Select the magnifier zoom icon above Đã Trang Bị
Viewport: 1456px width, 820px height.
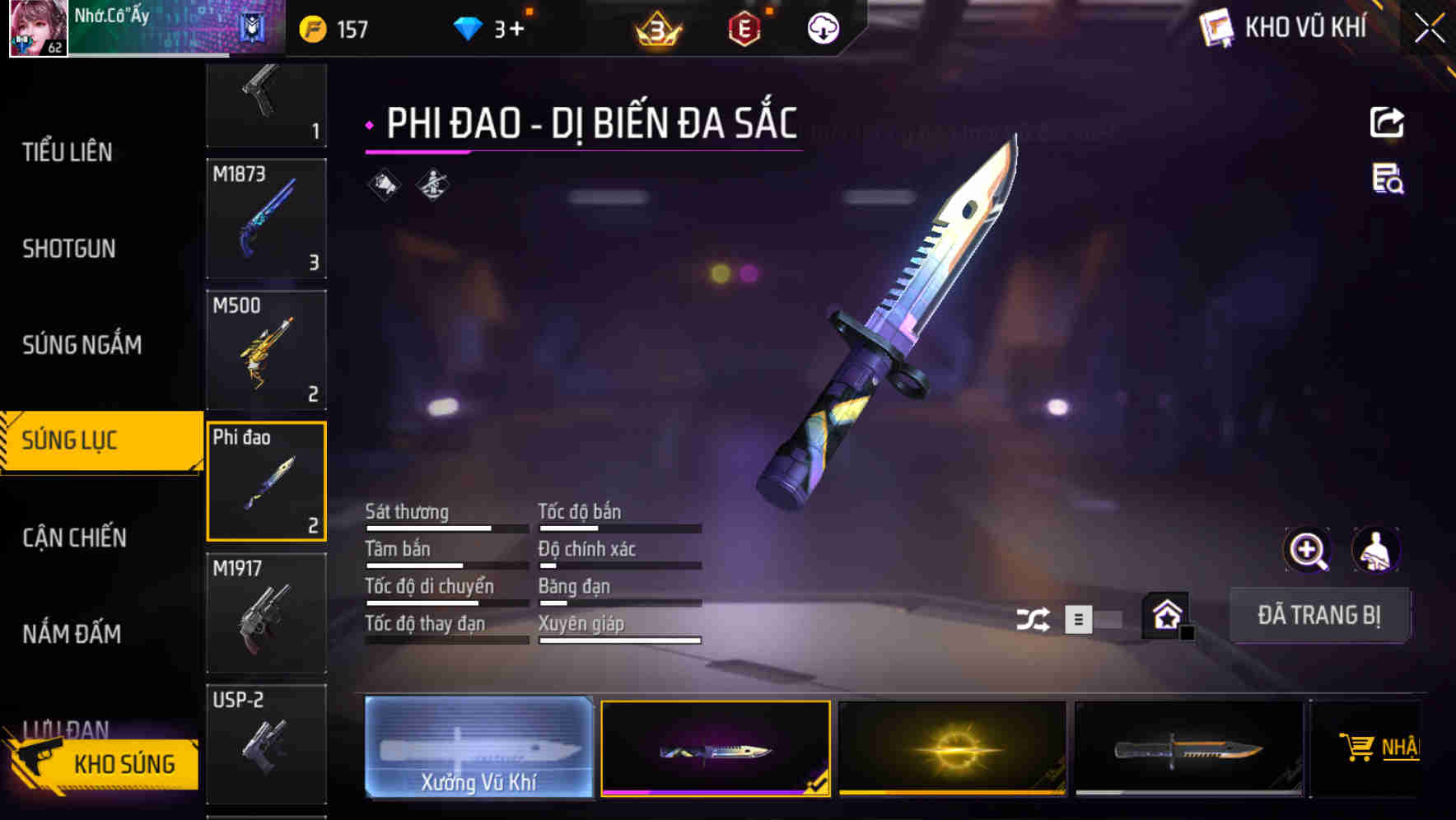1308,550
